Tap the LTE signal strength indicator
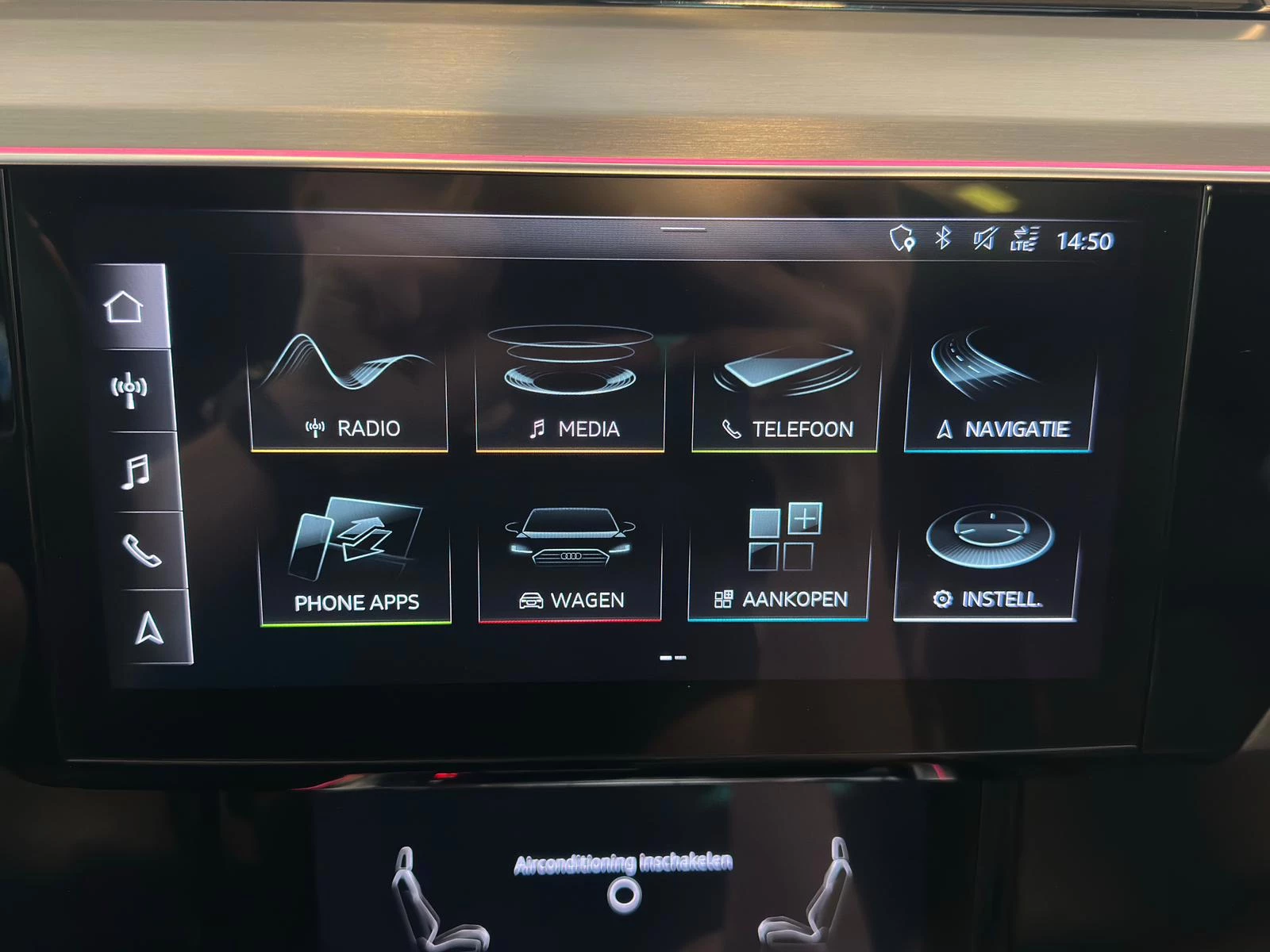This screenshot has height=952, width=1270. [1022, 238]
